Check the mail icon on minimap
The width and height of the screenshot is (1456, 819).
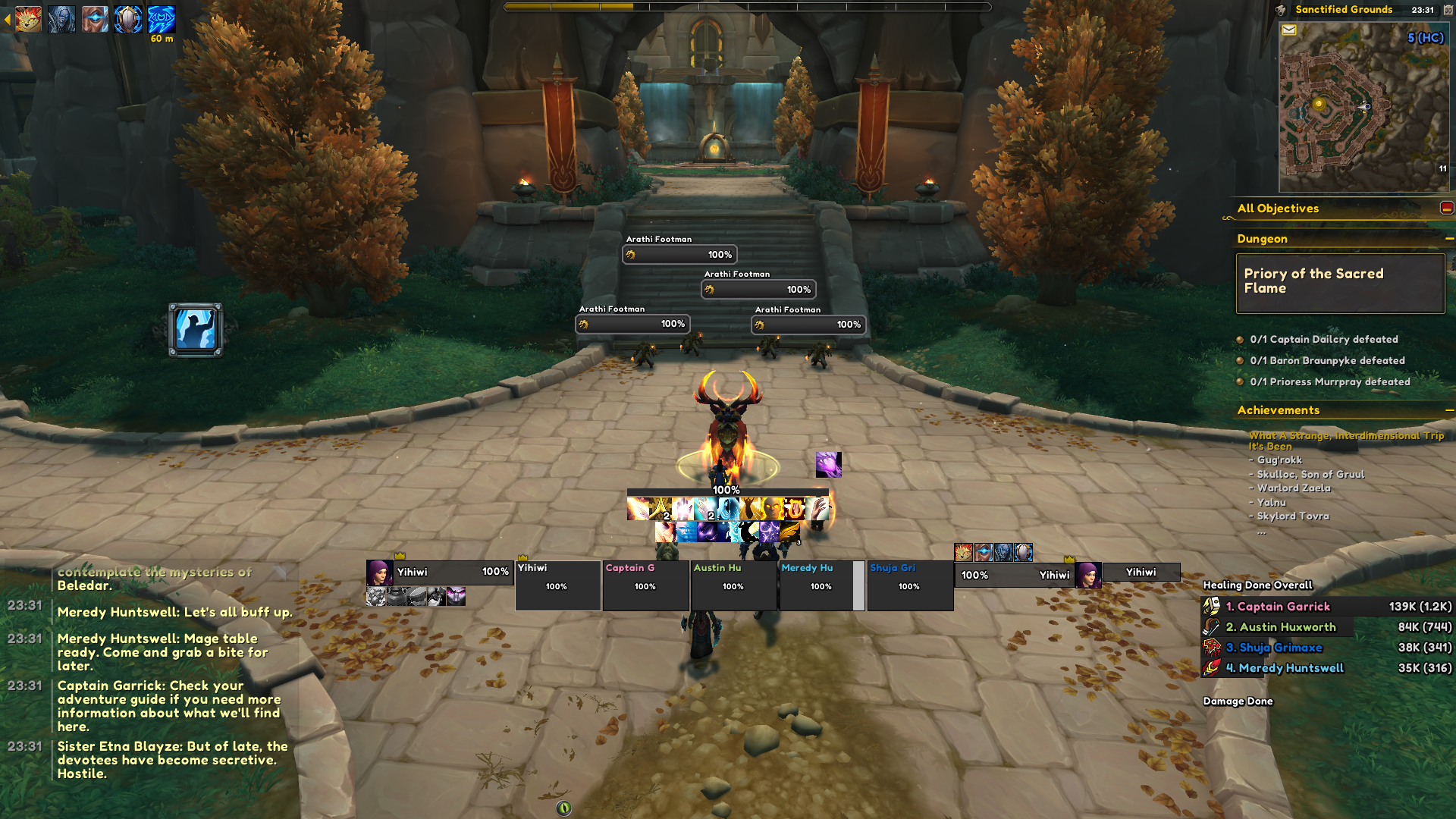pyautogui.click(x=1288, y=30)
